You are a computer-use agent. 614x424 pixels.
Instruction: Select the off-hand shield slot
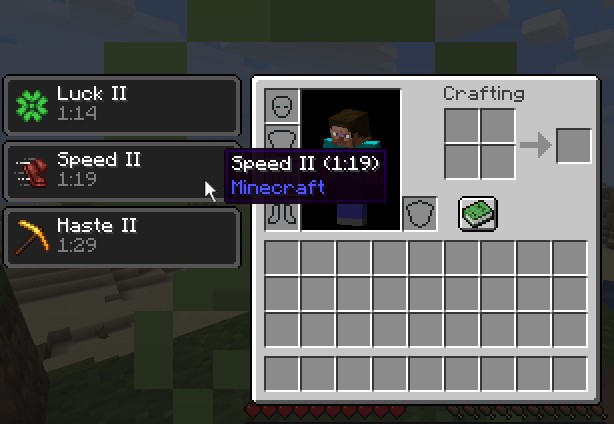420,214
